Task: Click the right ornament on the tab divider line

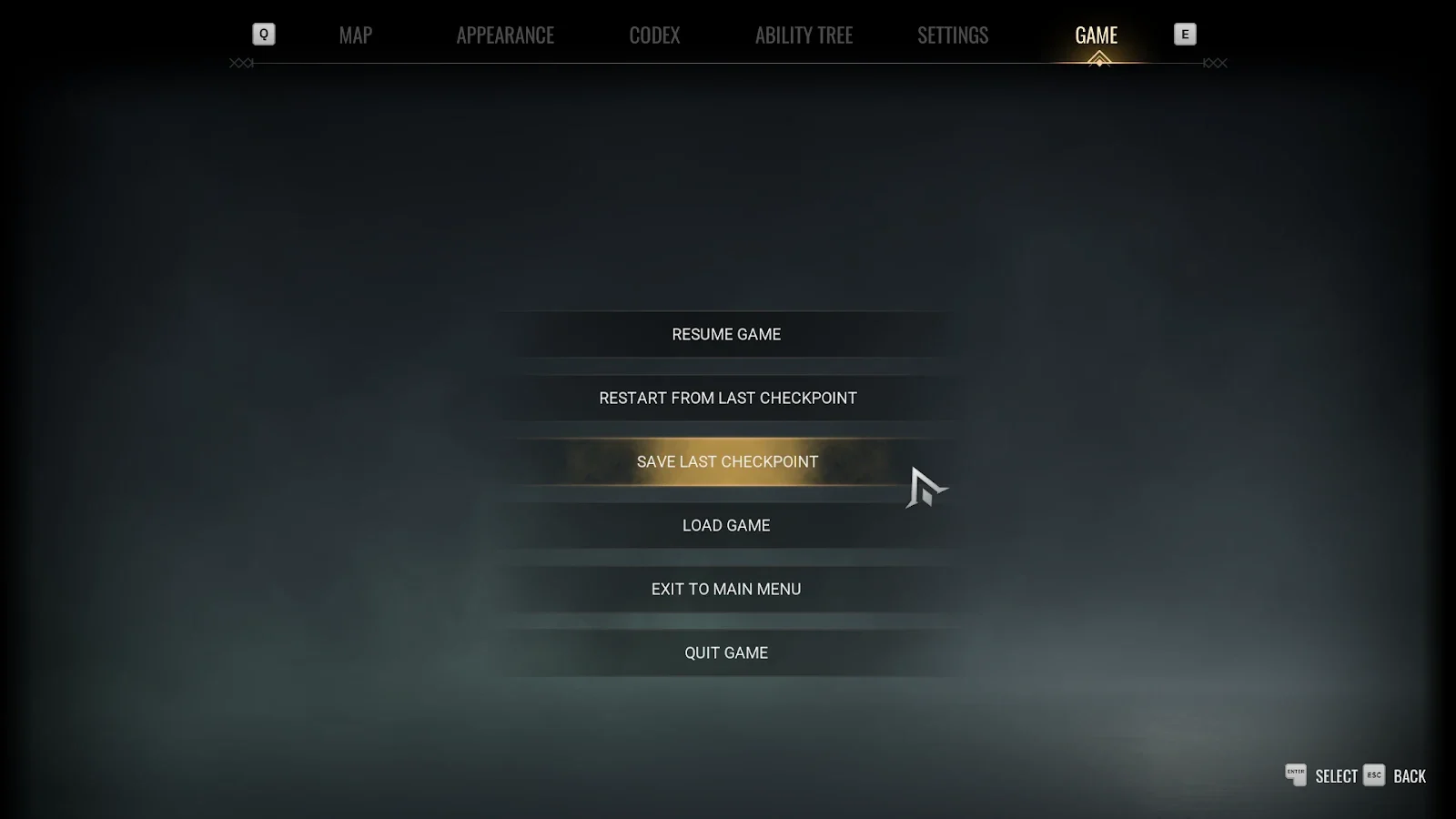Action: 1213,63
